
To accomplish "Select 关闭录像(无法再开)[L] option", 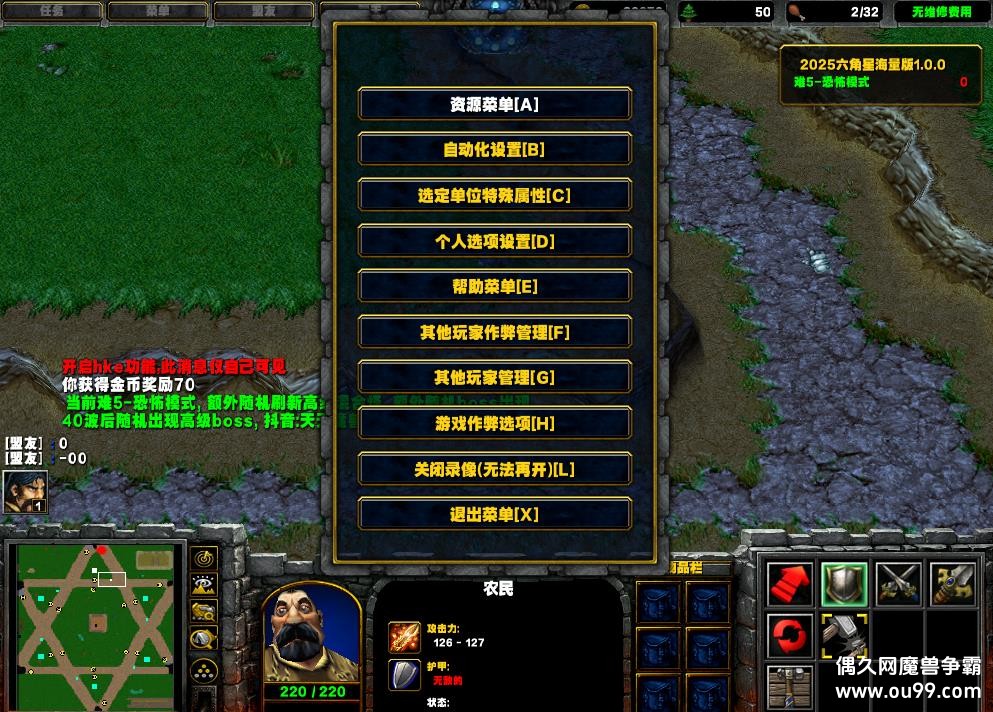I will click(x=494, y=469).
